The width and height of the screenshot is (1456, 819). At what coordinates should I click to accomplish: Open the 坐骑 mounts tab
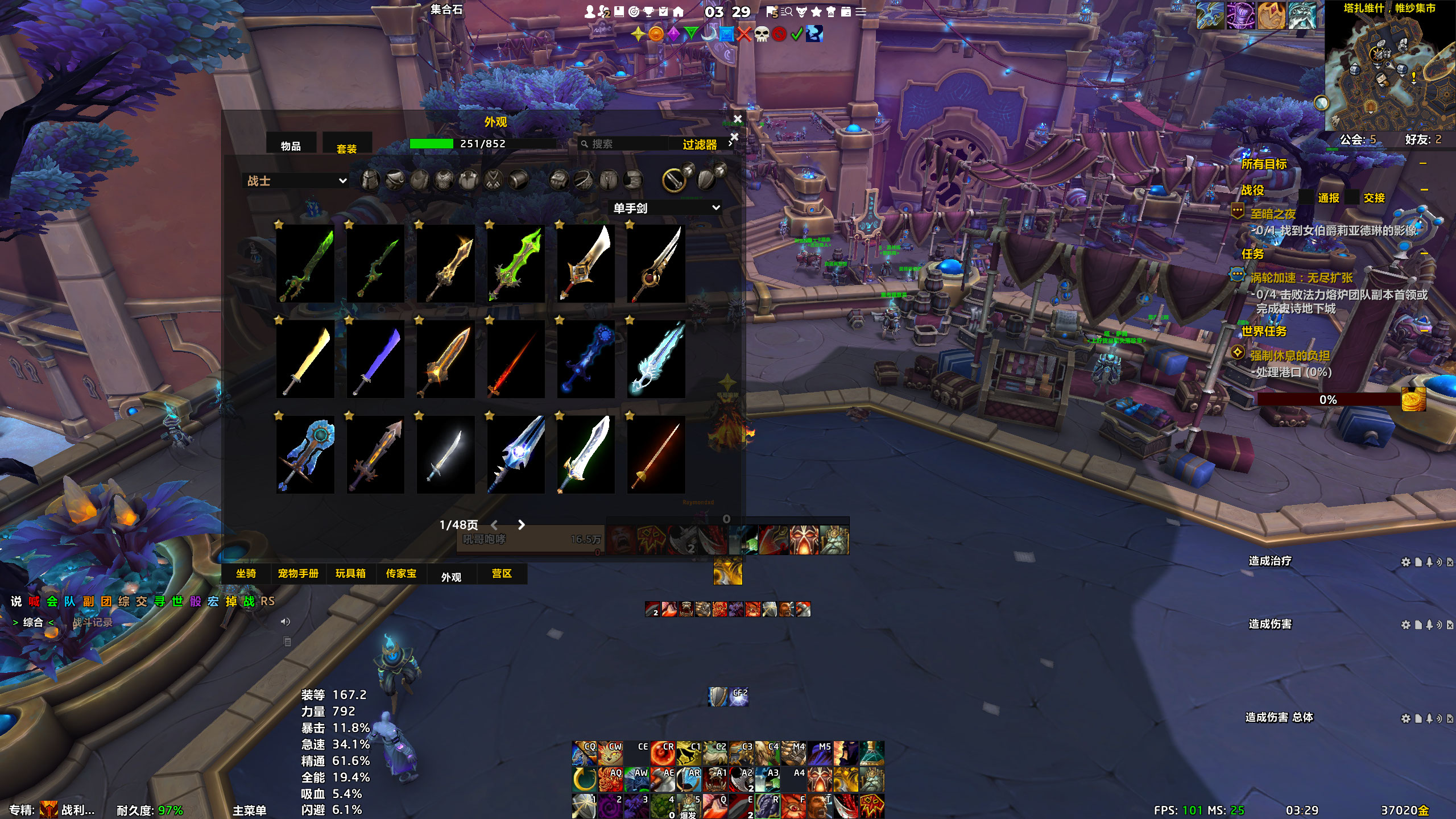246,573
